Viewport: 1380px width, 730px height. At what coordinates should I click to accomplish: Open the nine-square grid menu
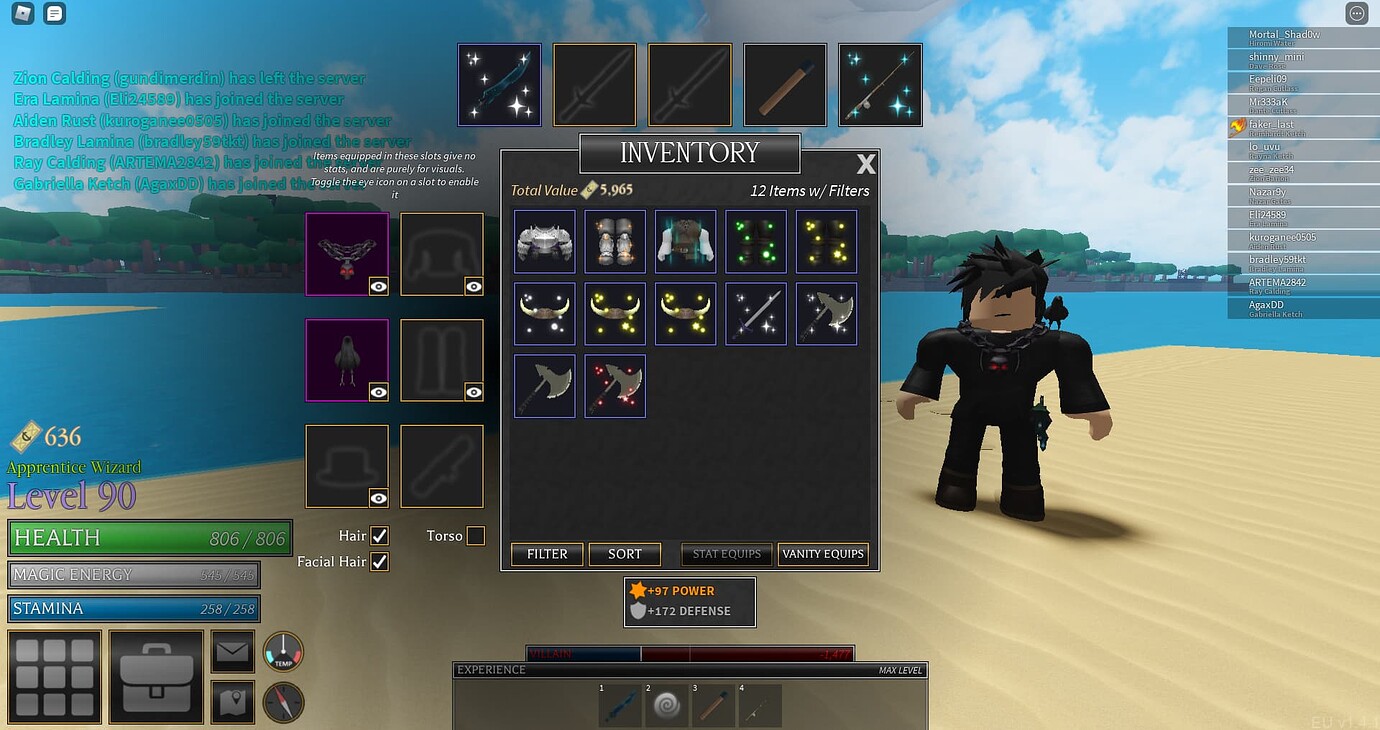54,676
